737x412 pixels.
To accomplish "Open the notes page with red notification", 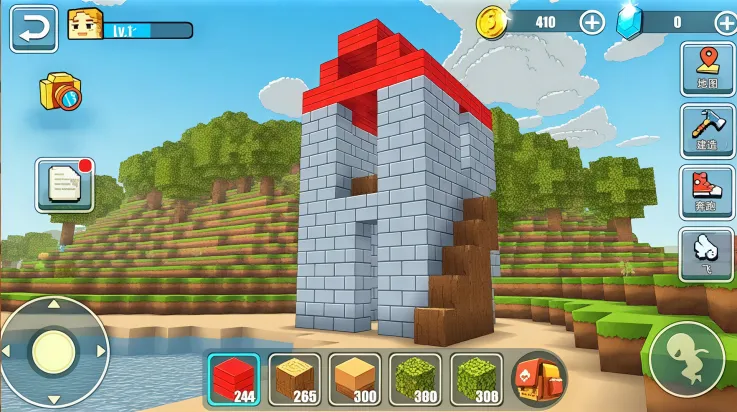I will click(65, 184).
